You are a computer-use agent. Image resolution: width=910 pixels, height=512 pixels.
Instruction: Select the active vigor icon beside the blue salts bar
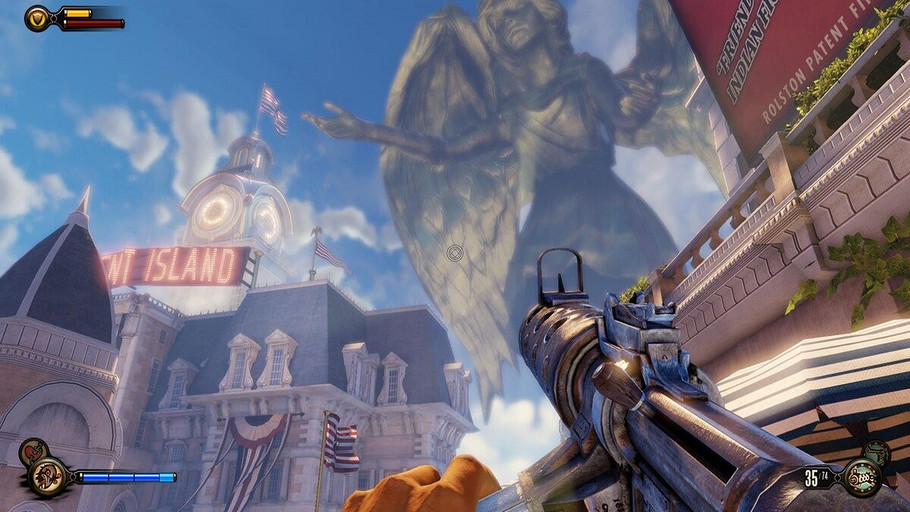point(47,477)
